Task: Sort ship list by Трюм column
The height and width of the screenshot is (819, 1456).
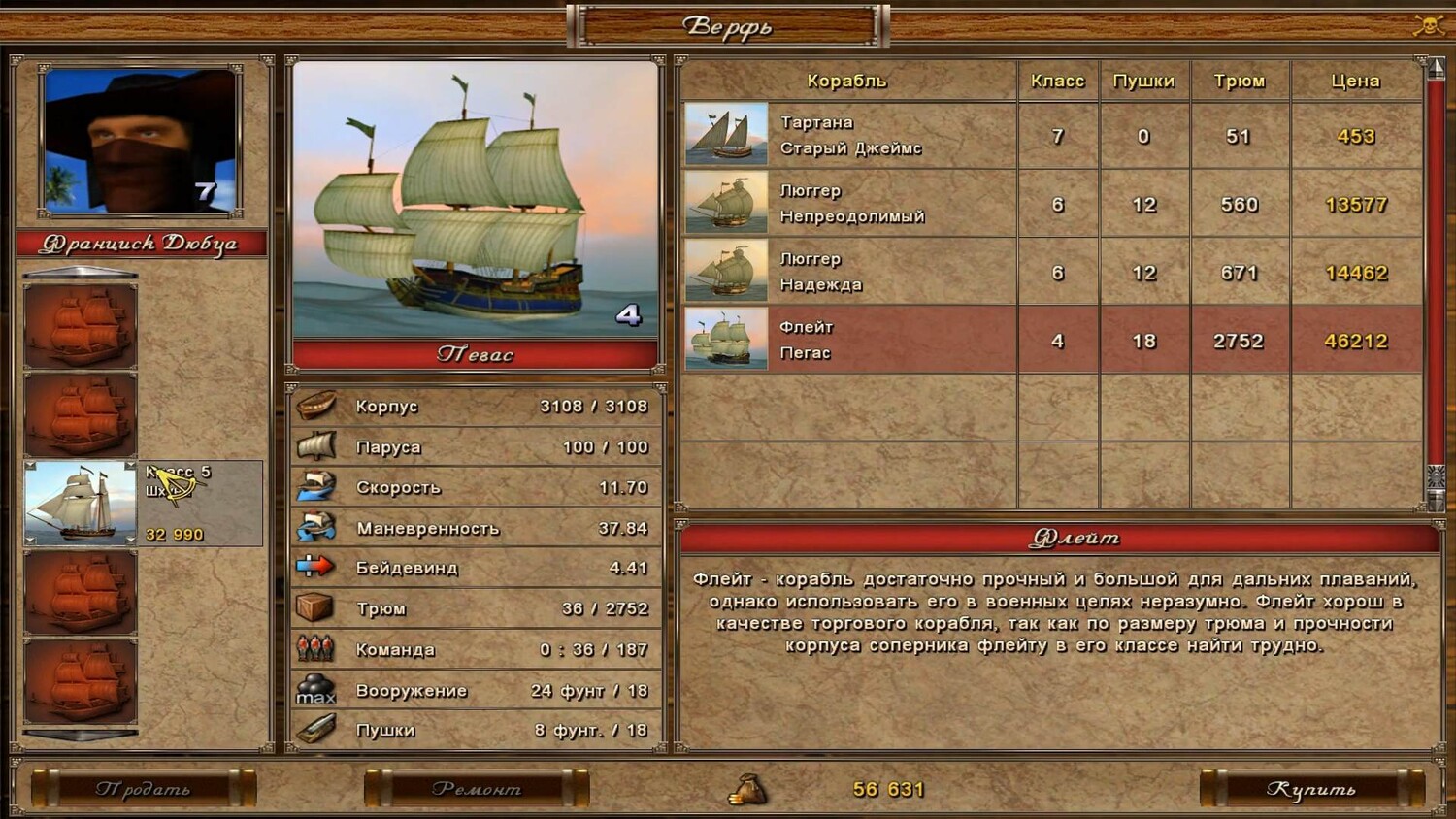Action: (x=1240, y=81)
